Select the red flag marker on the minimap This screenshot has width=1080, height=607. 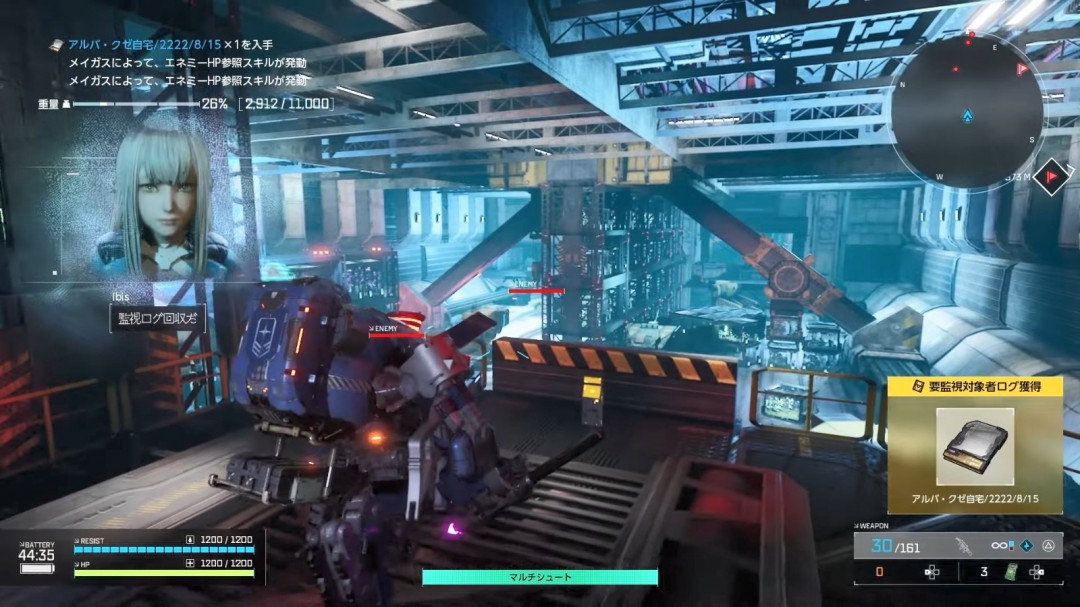[x=1022, y=68]
